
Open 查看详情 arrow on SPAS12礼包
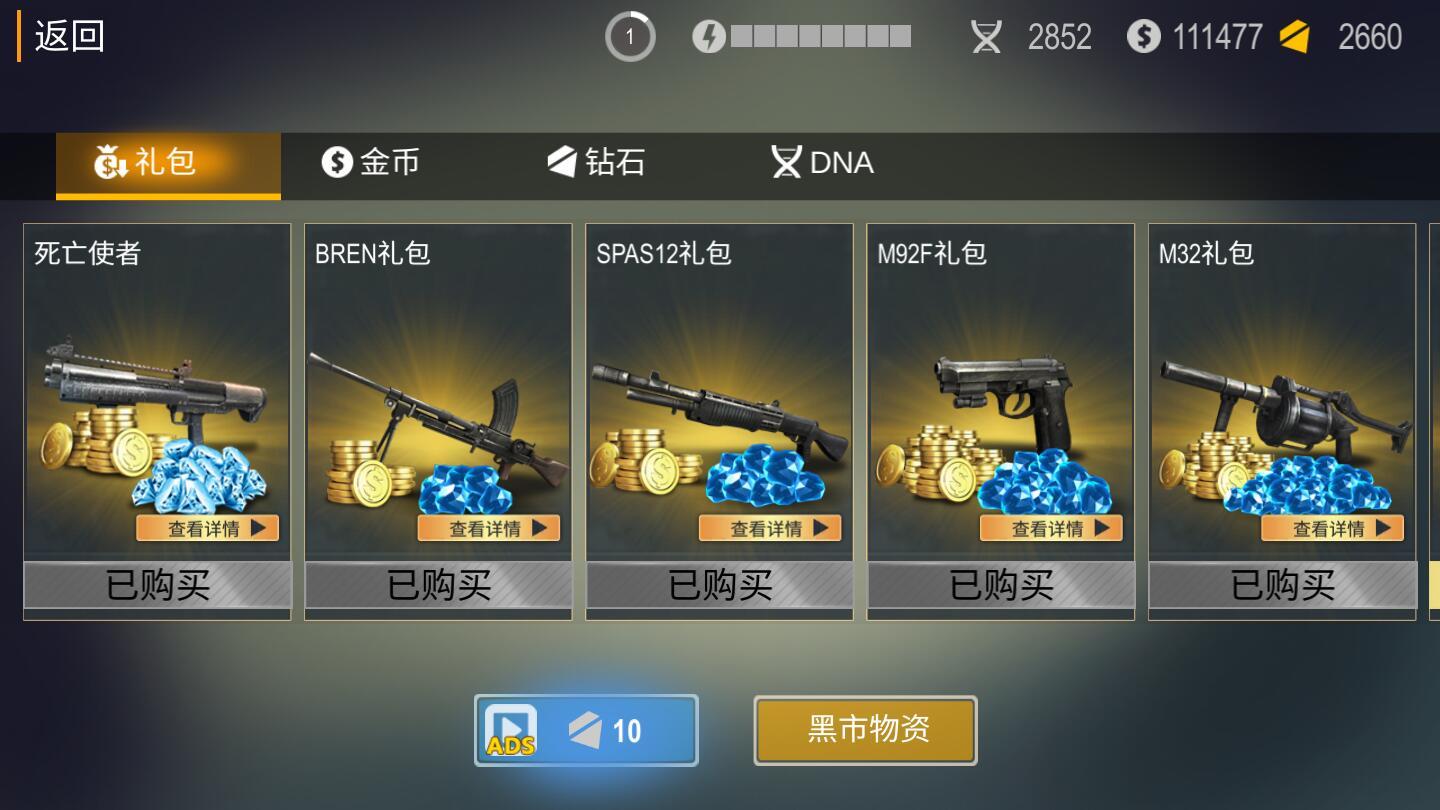tap(769, 528)
